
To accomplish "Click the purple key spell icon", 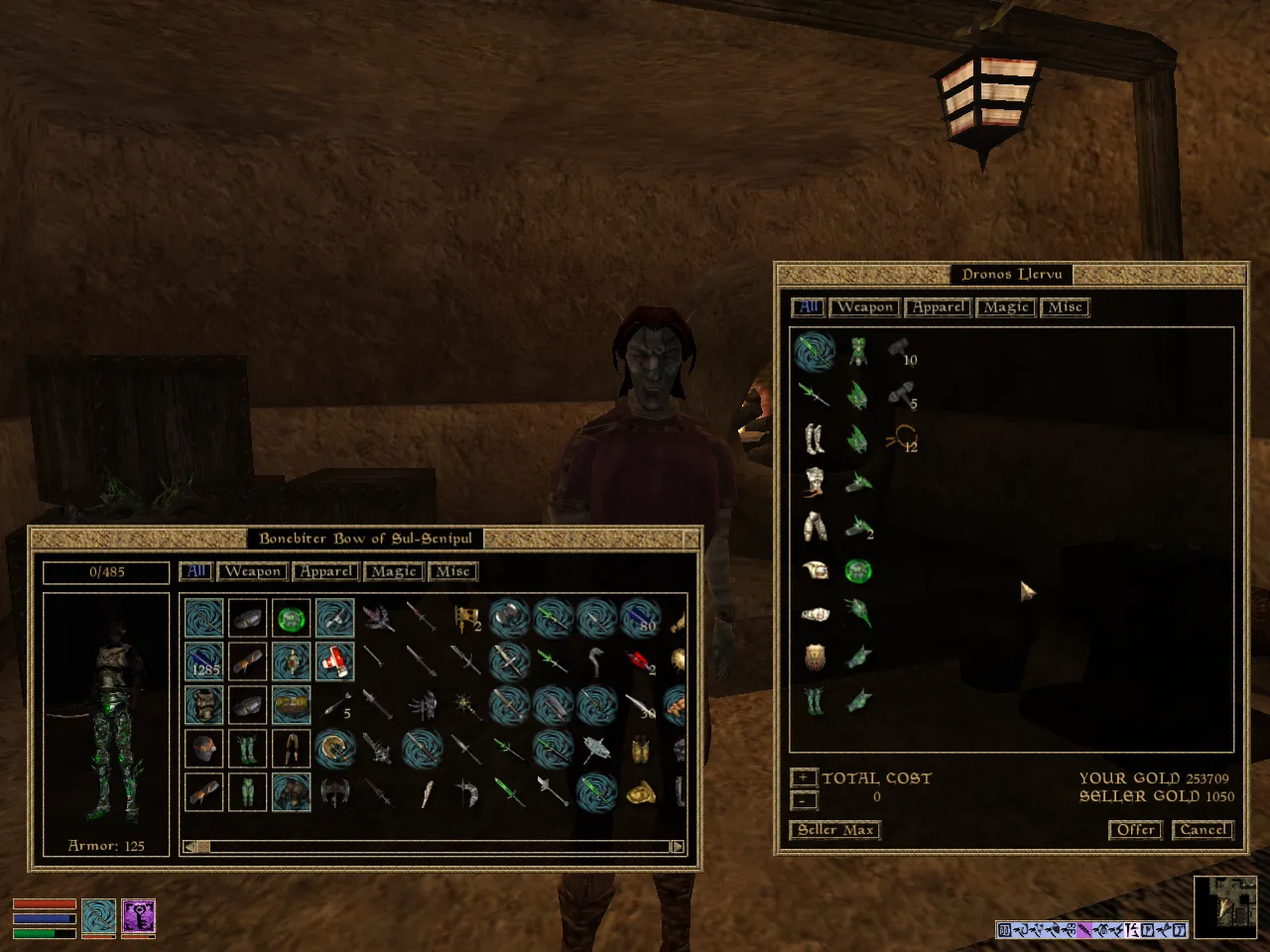I will pyautogui.click(x=138, y=917).
